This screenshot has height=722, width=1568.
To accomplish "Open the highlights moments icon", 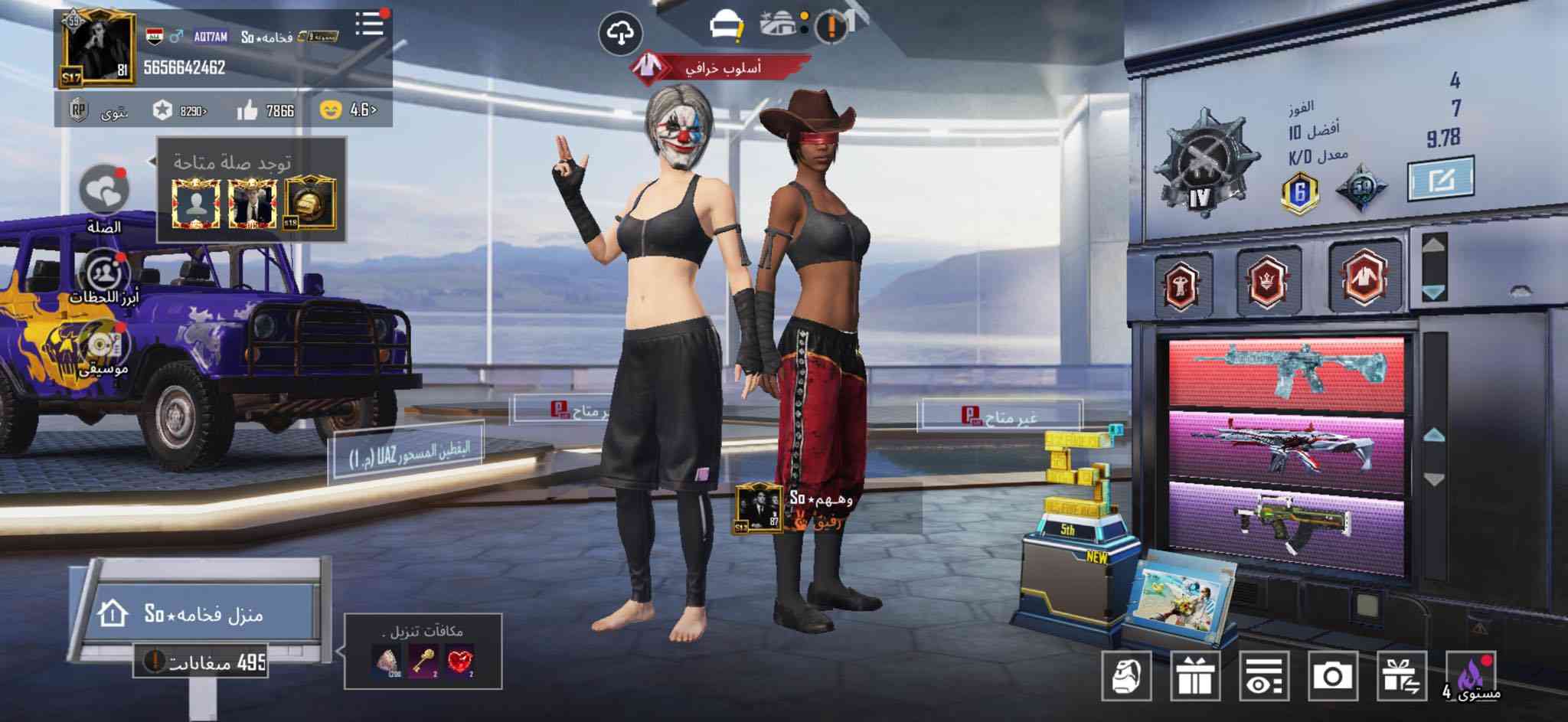I will click(x=105, y=273).
